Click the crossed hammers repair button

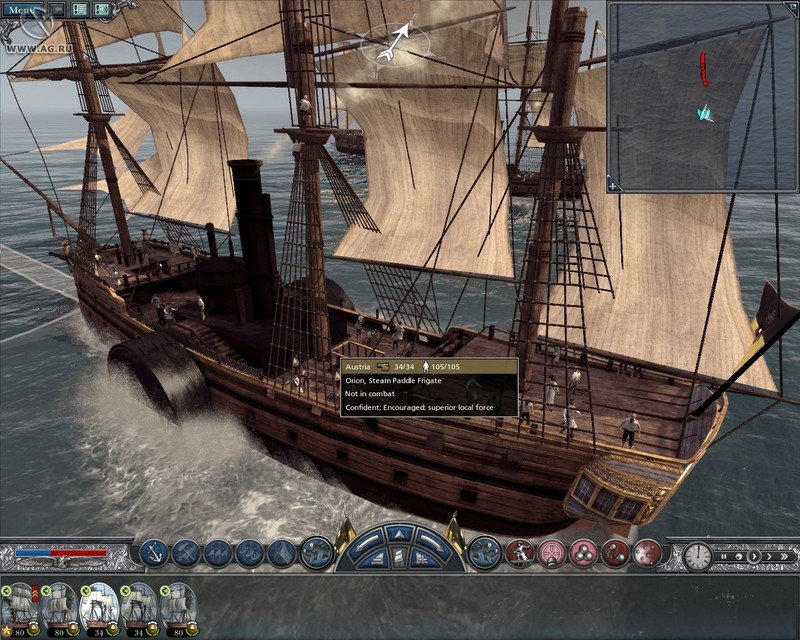click(x=186, y=552)
